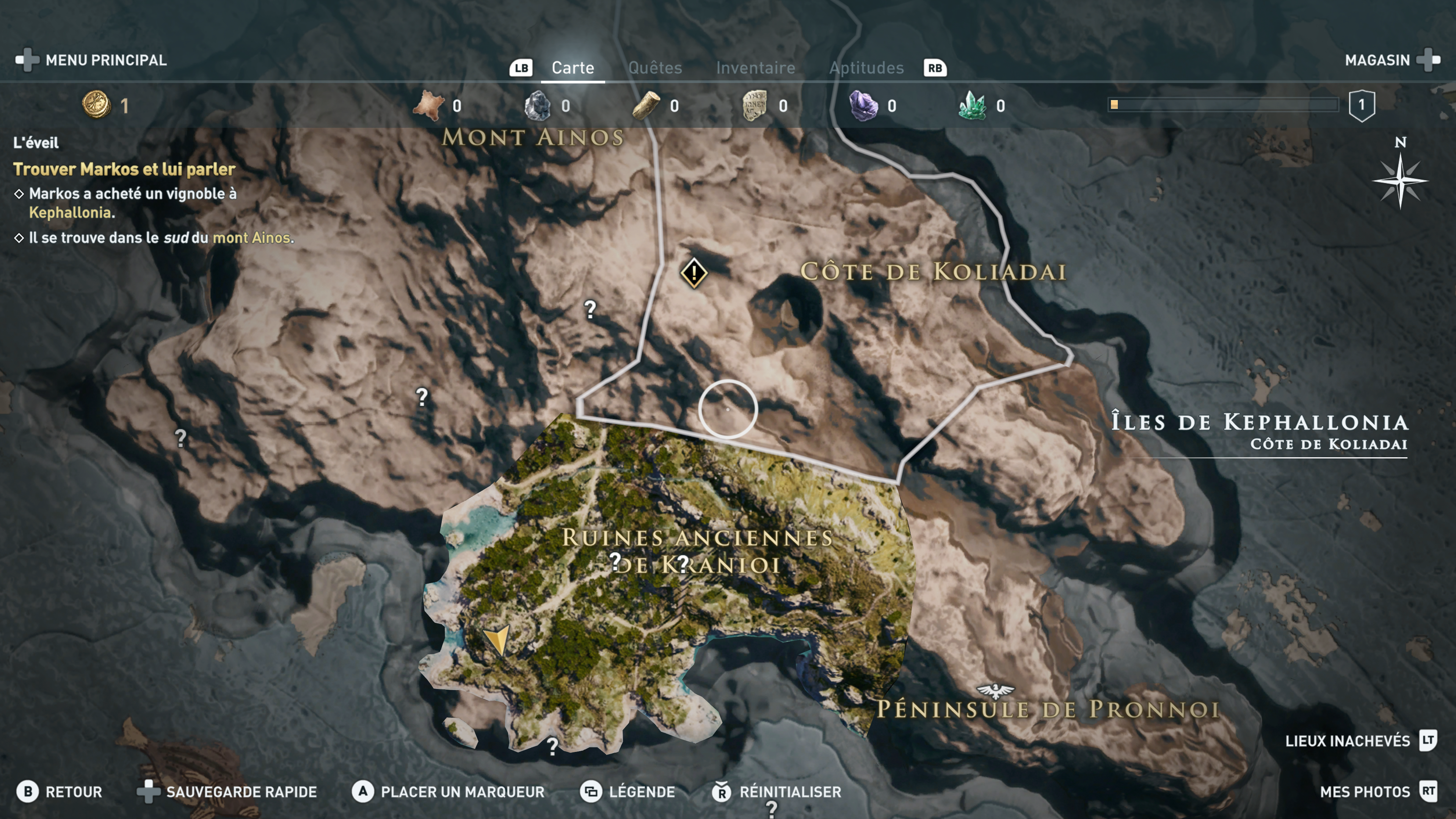Open the Inventaire tab
Viewport: 1456px width, 819px height.
[755, 68]
